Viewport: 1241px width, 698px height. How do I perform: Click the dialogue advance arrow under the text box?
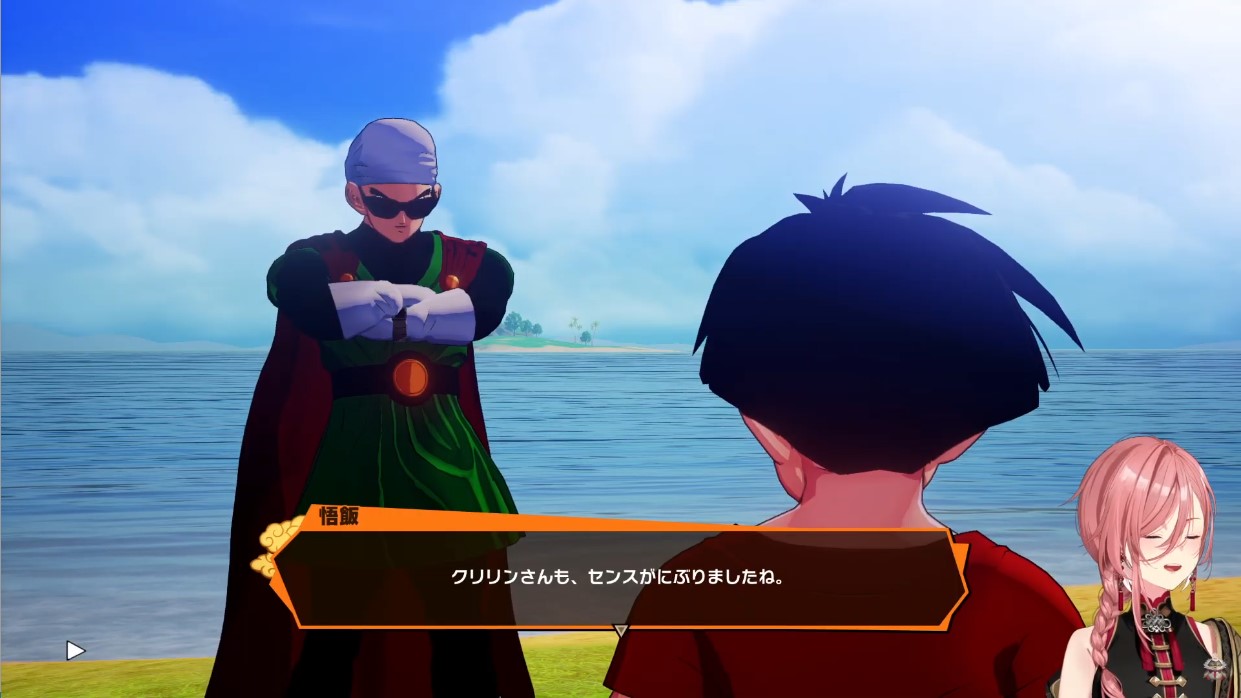coord(620,631)
